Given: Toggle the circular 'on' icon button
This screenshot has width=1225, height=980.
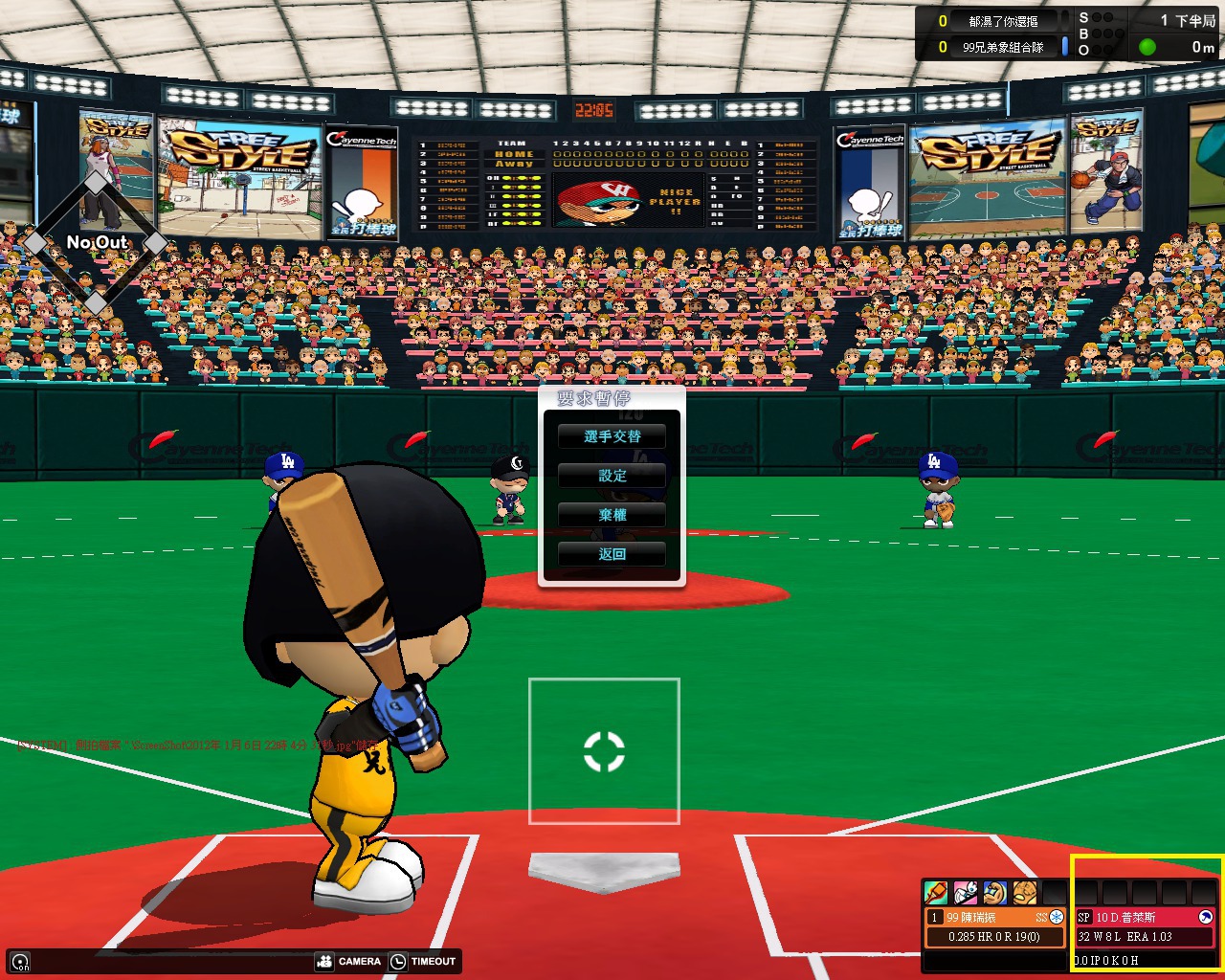Looking at the screenshot, I should [20, 962].
